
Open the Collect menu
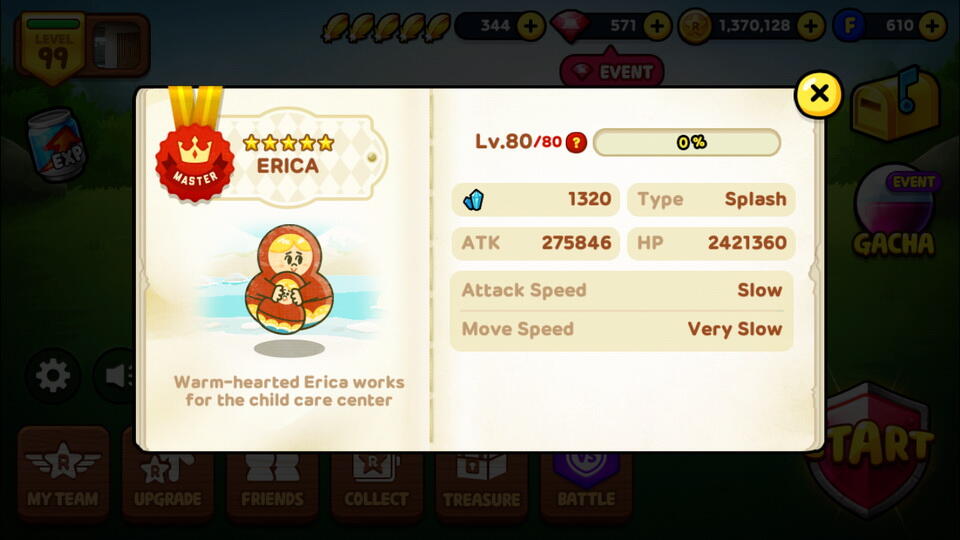coord(376,474)
